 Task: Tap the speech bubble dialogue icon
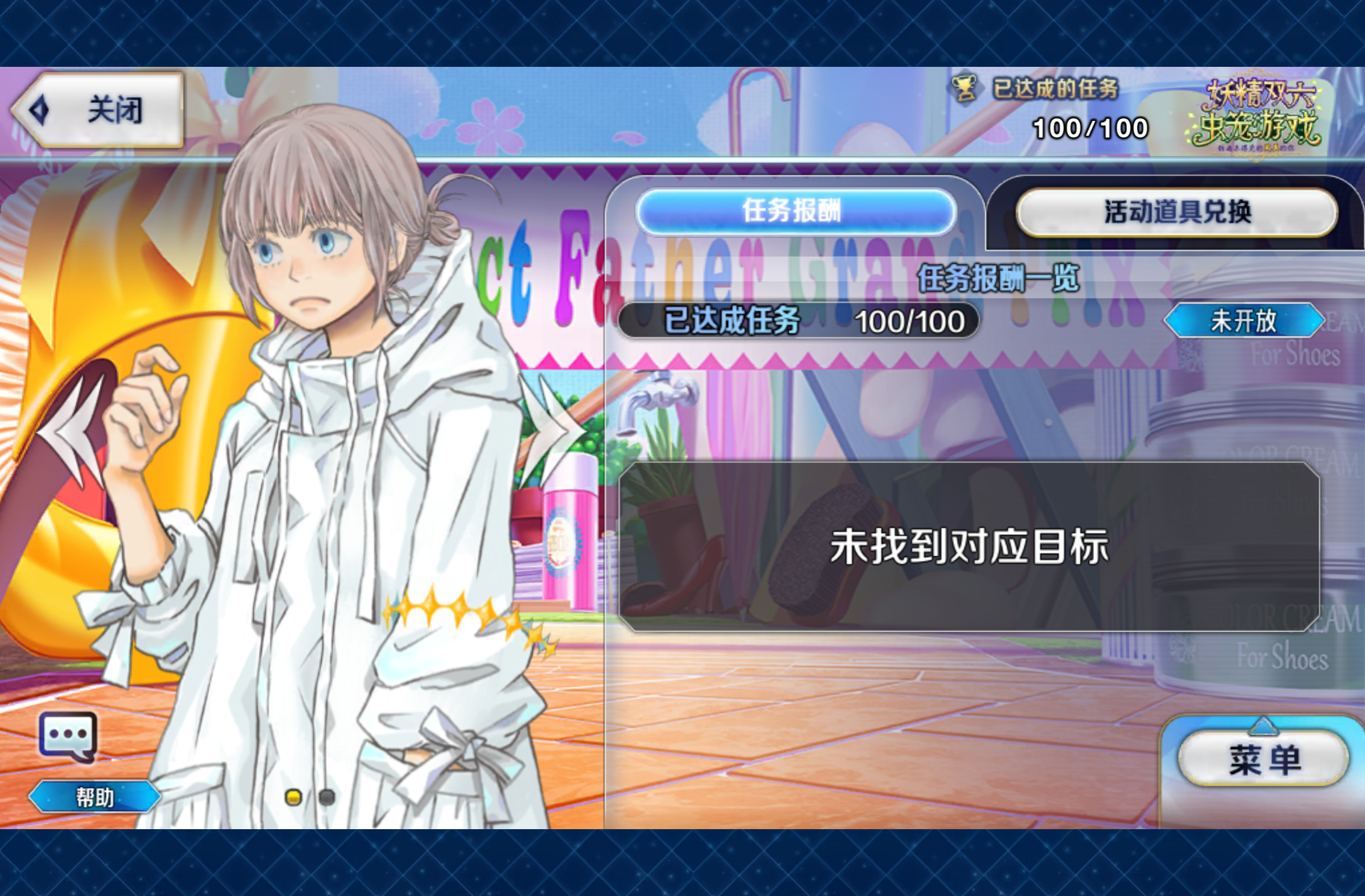coord(67,736)
